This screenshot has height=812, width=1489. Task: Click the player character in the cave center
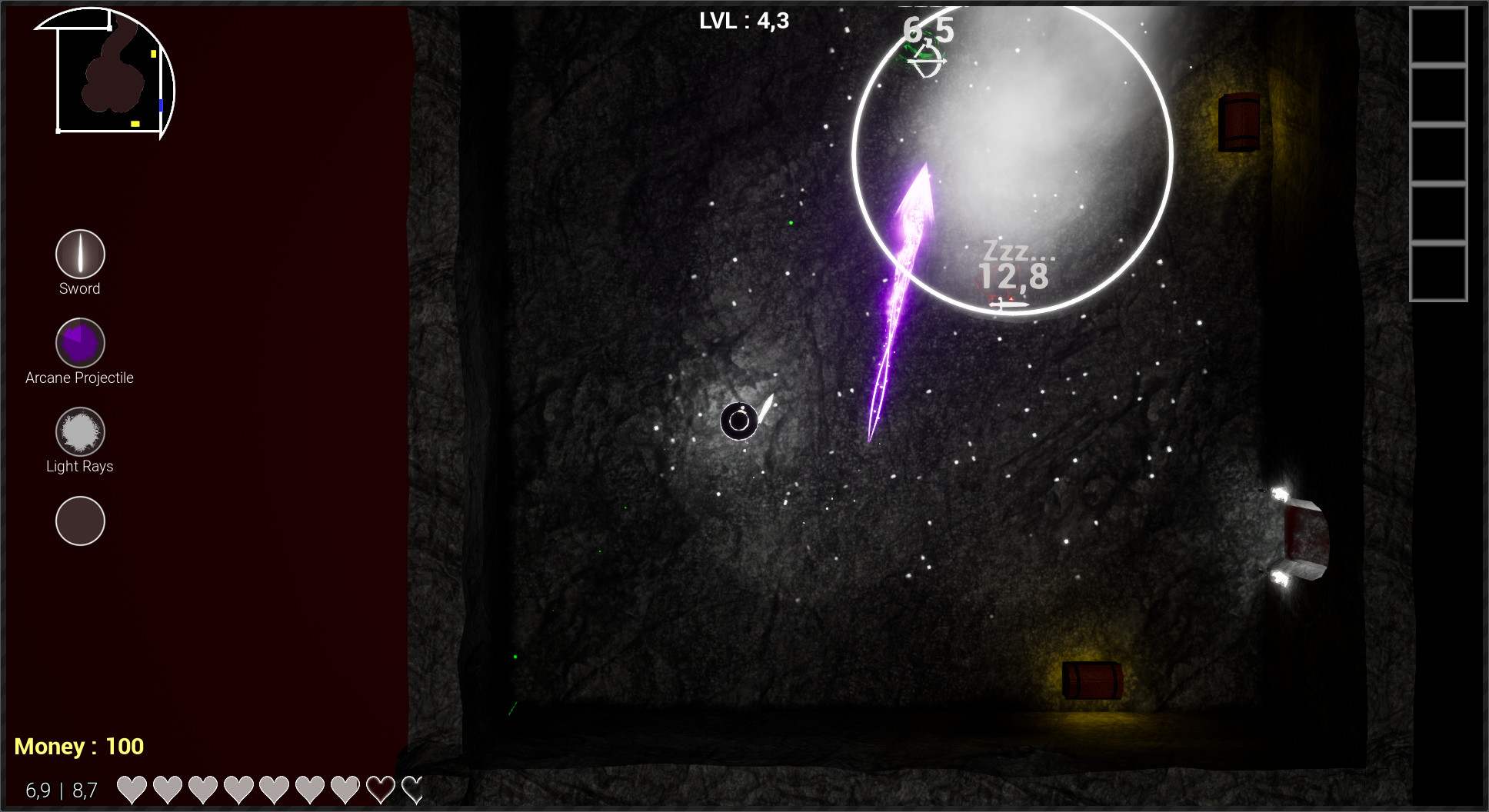coord(739,421)
